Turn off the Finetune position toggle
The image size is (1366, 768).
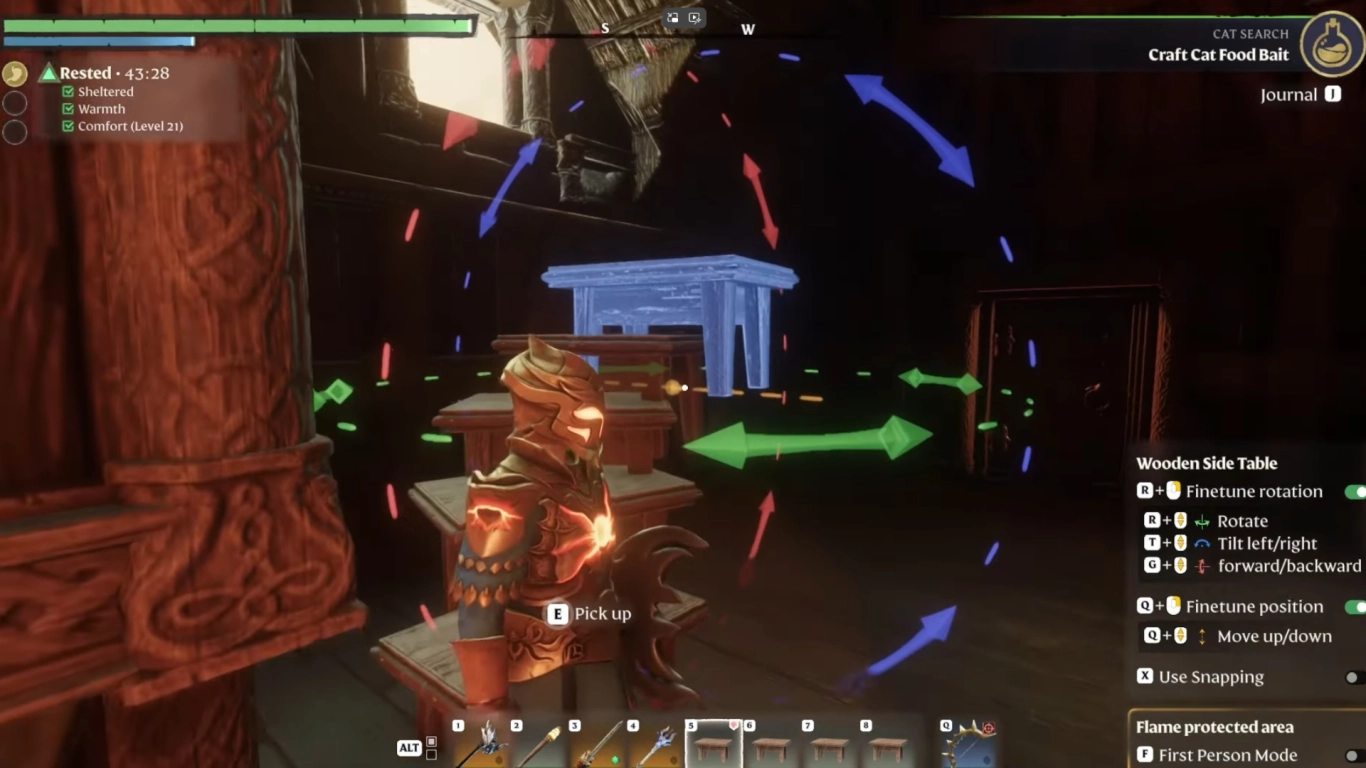coord(1357,606)
